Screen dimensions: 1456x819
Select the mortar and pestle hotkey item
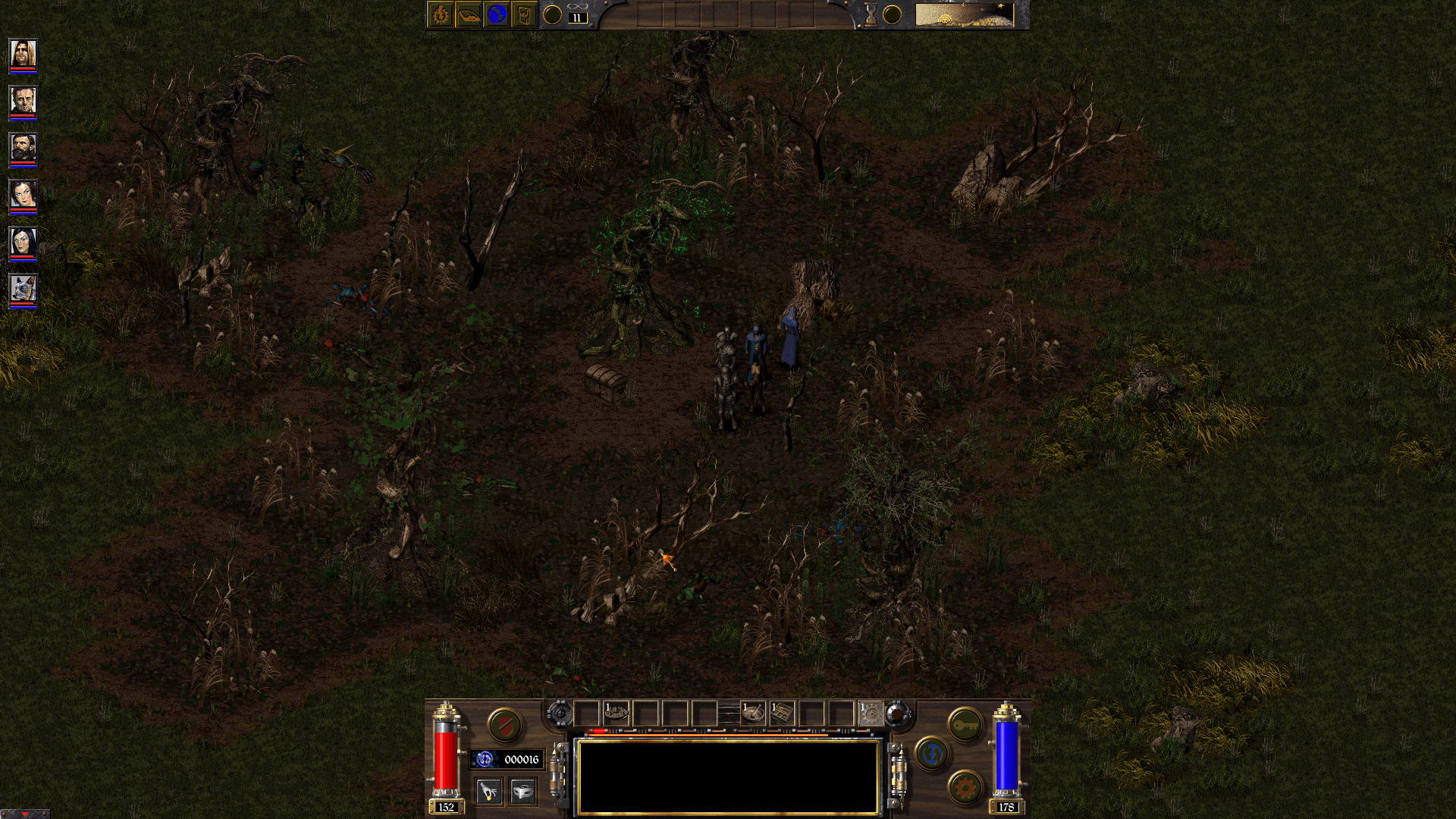point(752,713)
